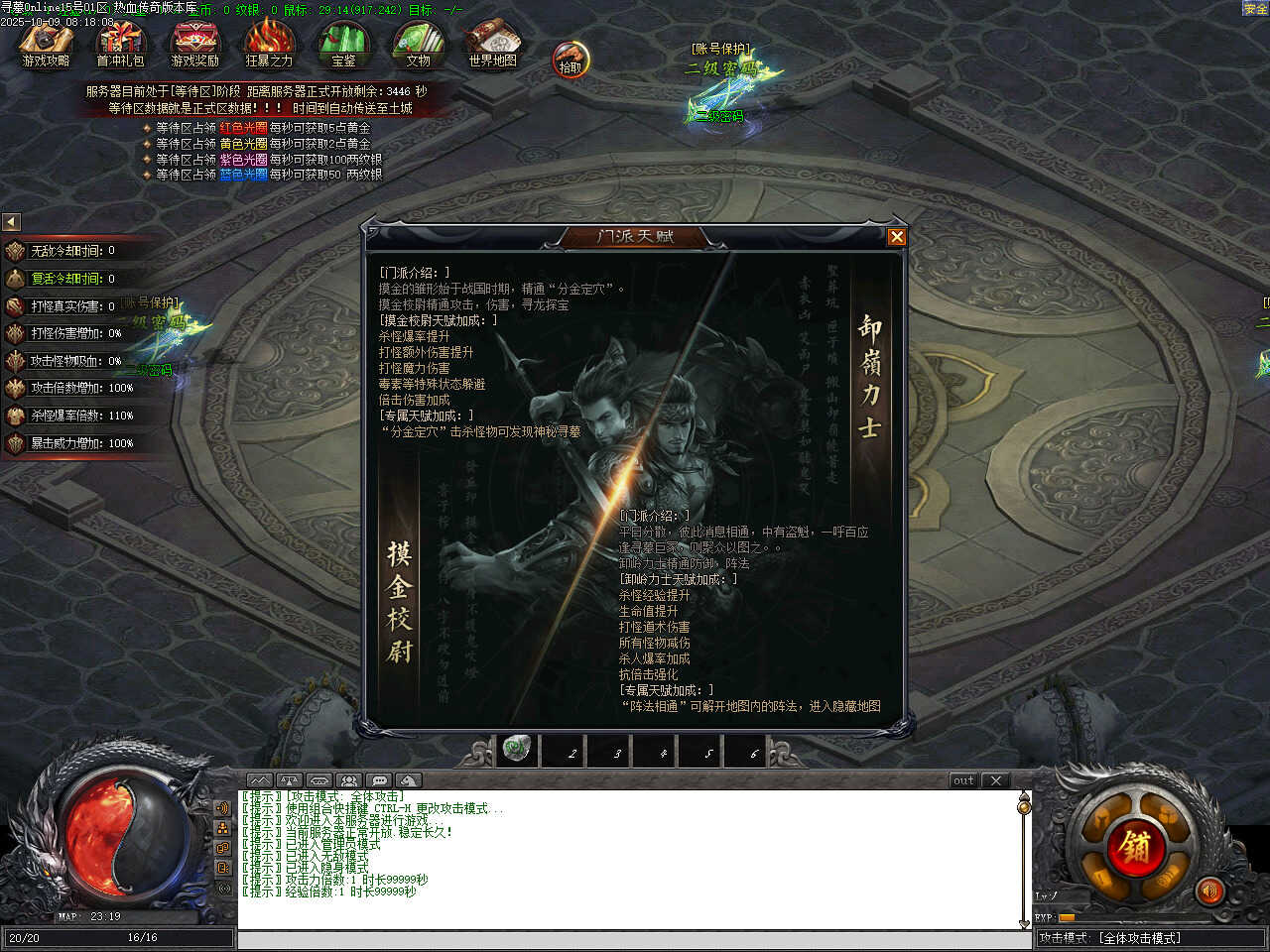The image size is (1270, 952).
Task: Open the 游戏奖励 rewards chest
Action: click(194, 43)
